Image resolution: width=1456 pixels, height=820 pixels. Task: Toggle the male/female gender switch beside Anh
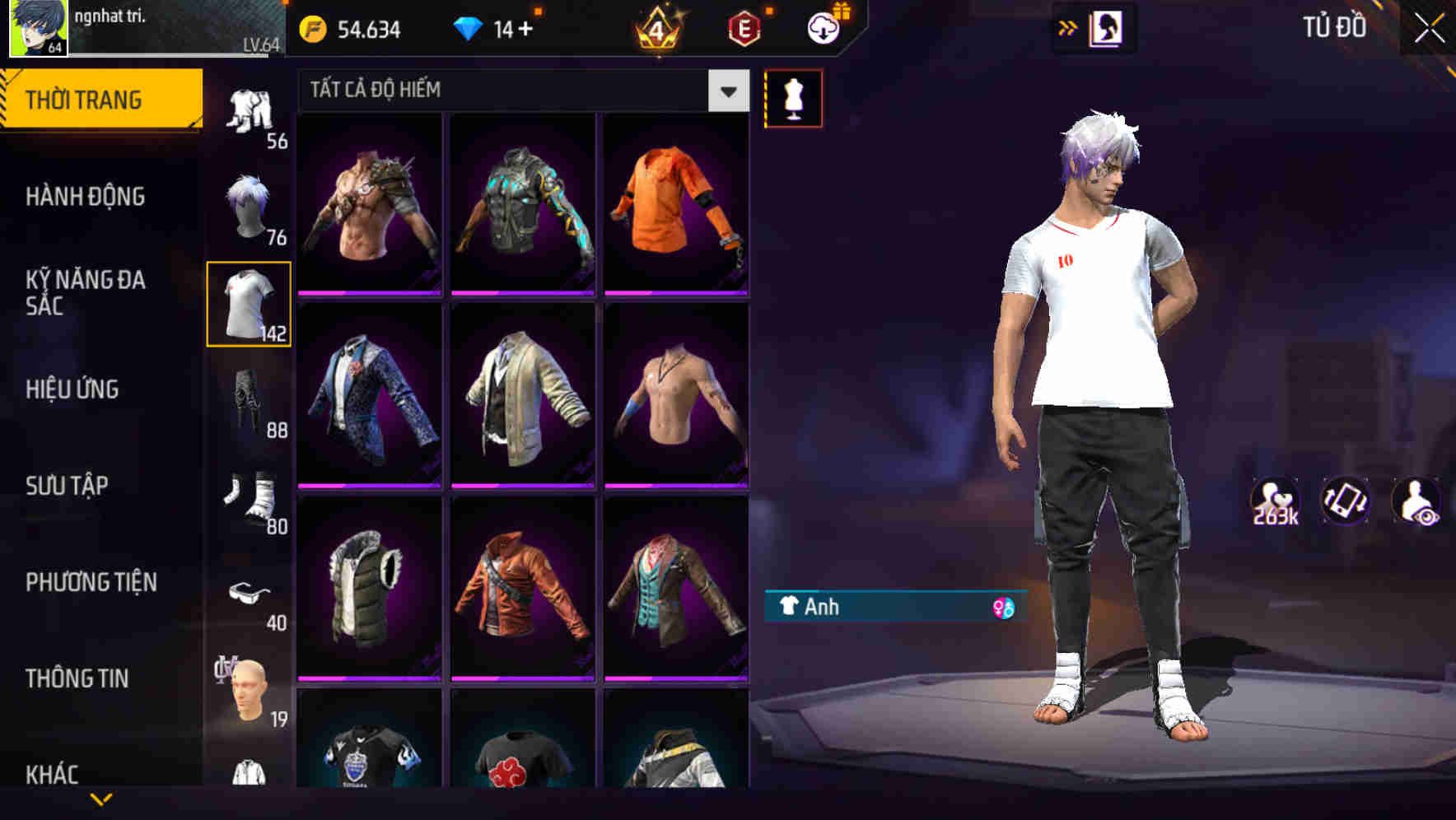[1004, 607]
